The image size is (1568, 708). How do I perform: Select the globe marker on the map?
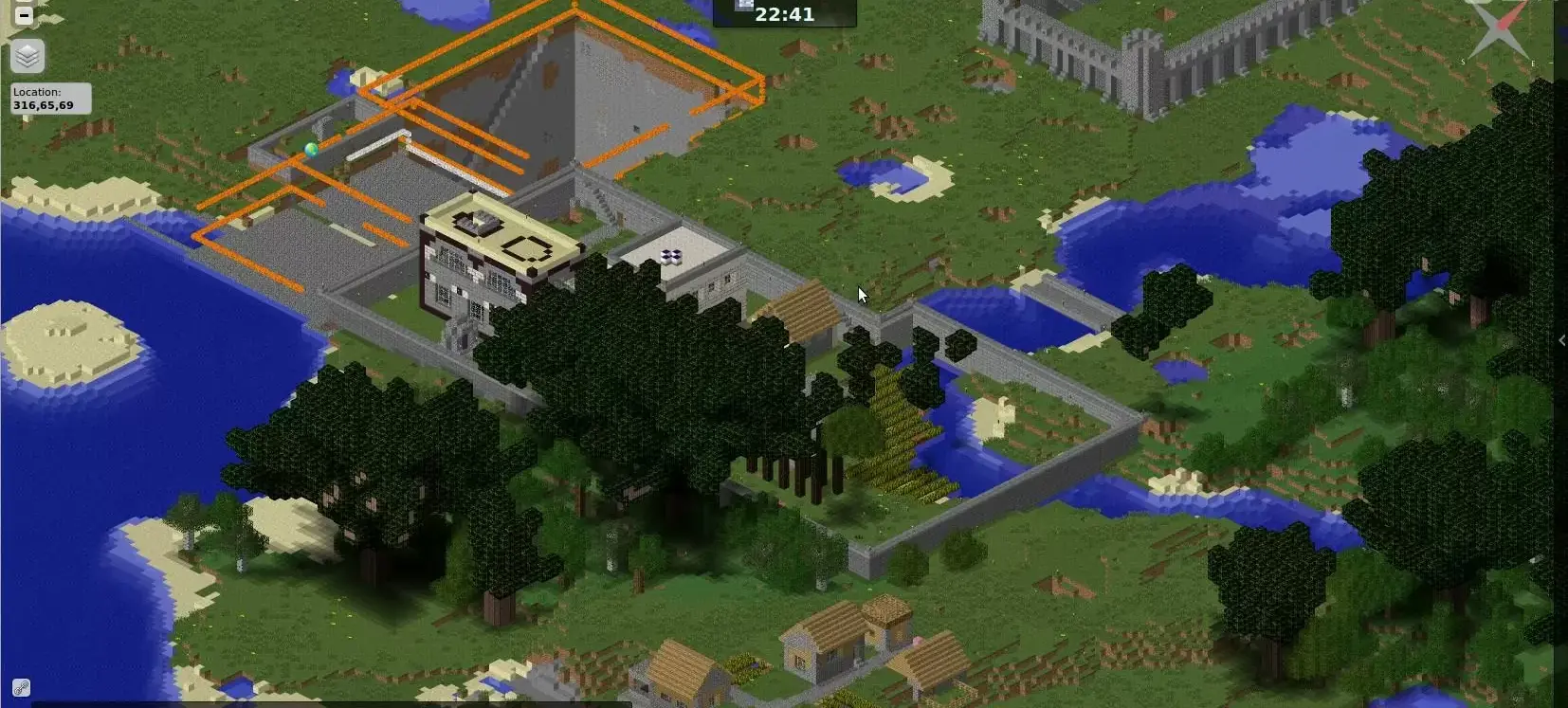311,150
